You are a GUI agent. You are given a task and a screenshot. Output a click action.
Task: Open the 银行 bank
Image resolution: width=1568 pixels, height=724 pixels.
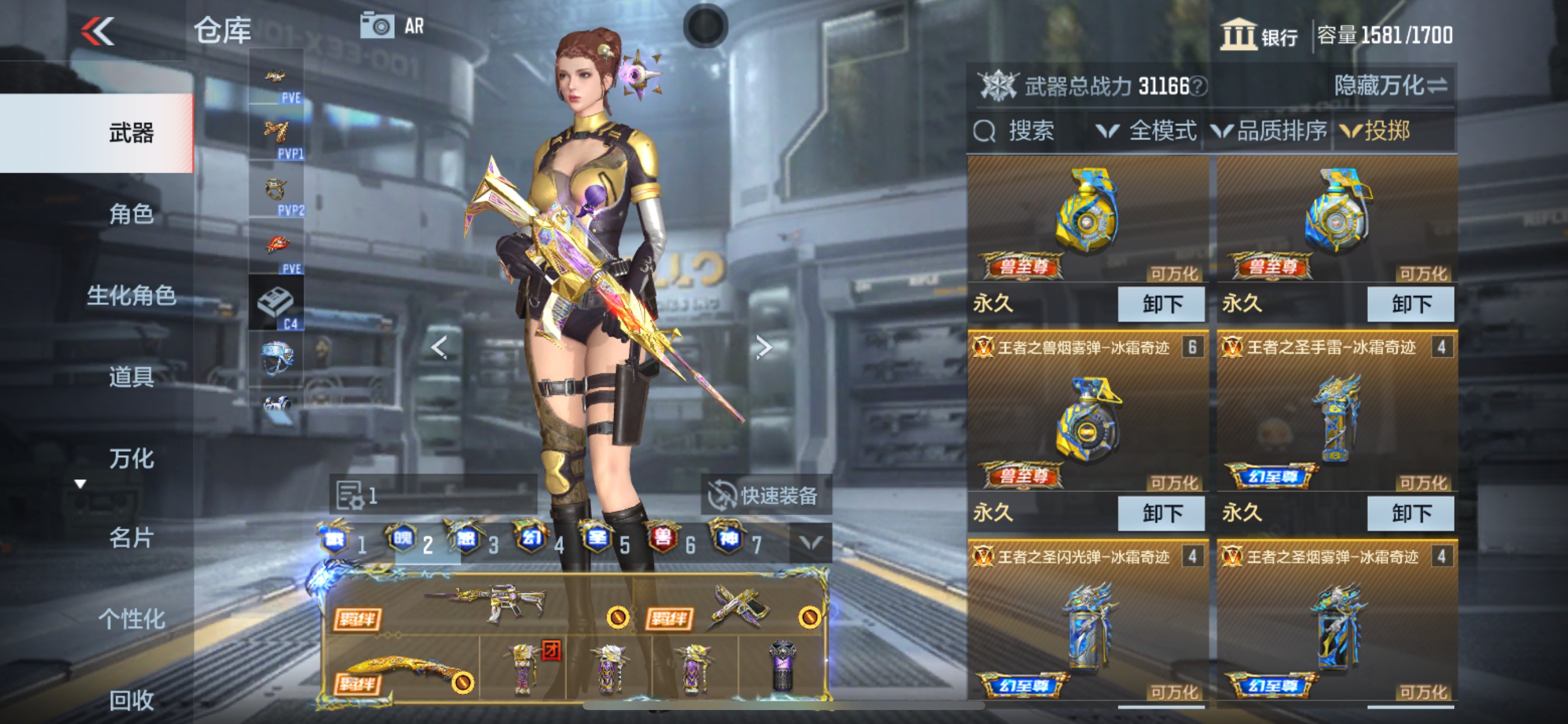click(1259, 36)
